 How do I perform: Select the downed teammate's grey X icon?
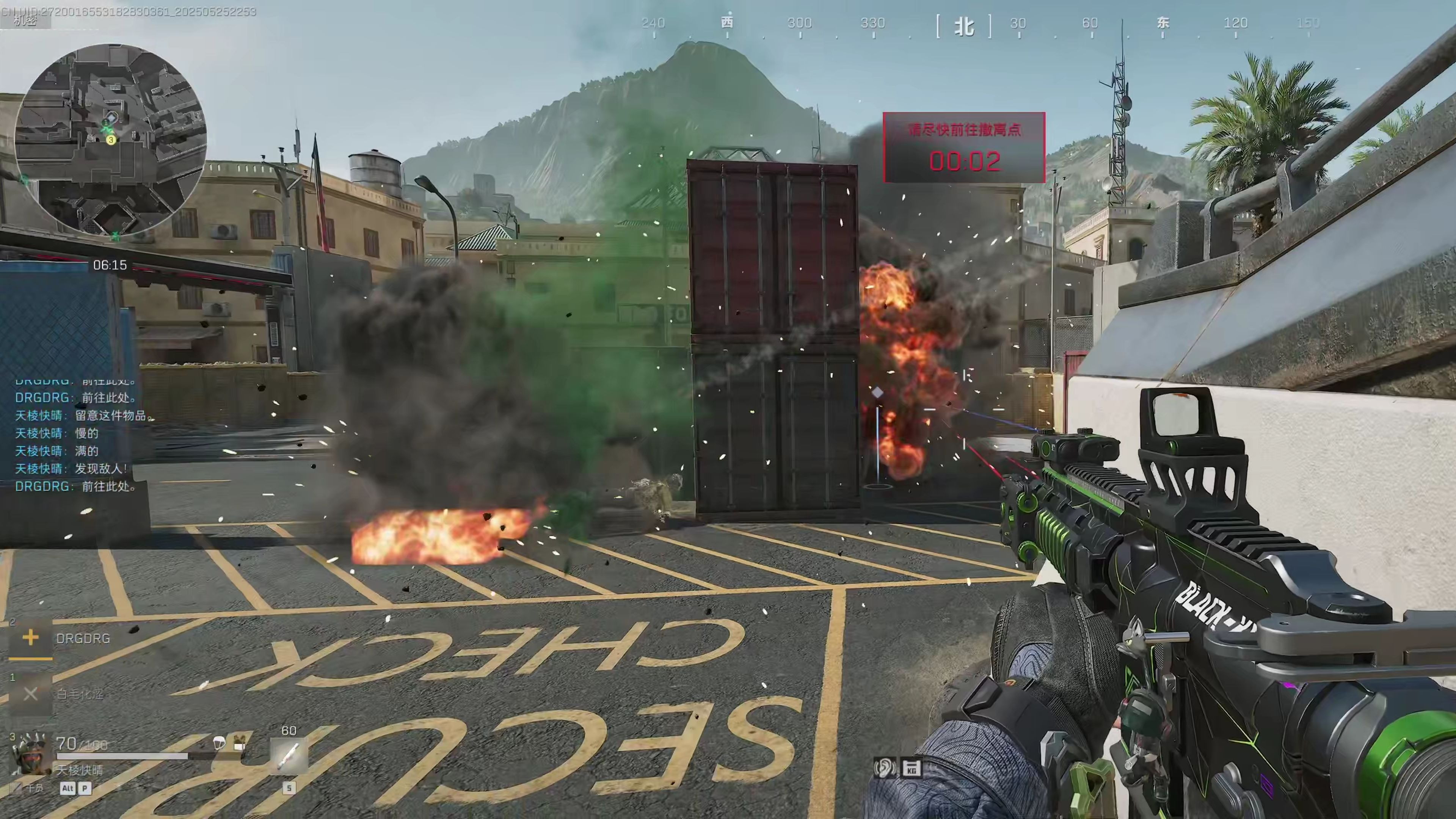point(30,693)
